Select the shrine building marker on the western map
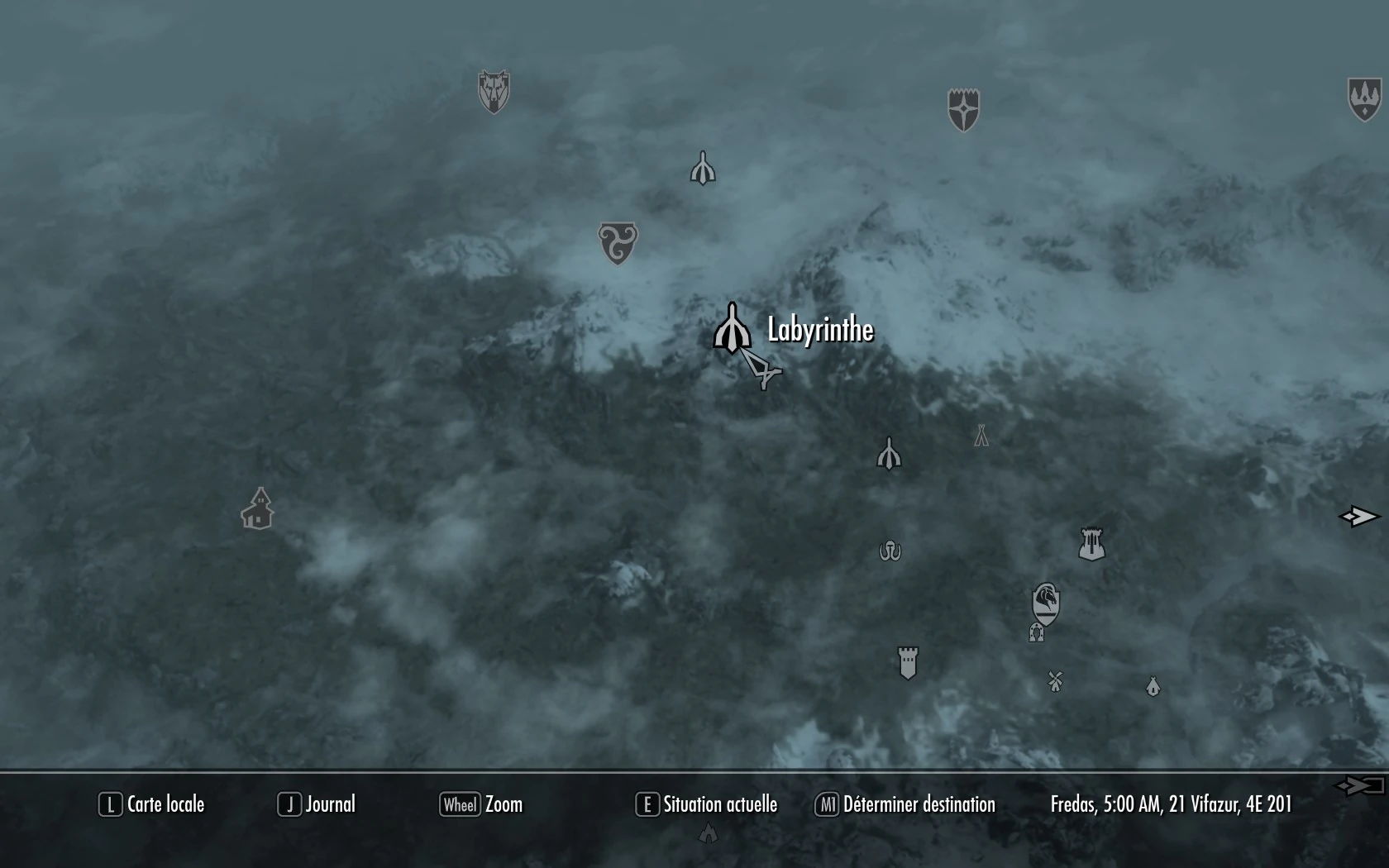 (256, 509)
